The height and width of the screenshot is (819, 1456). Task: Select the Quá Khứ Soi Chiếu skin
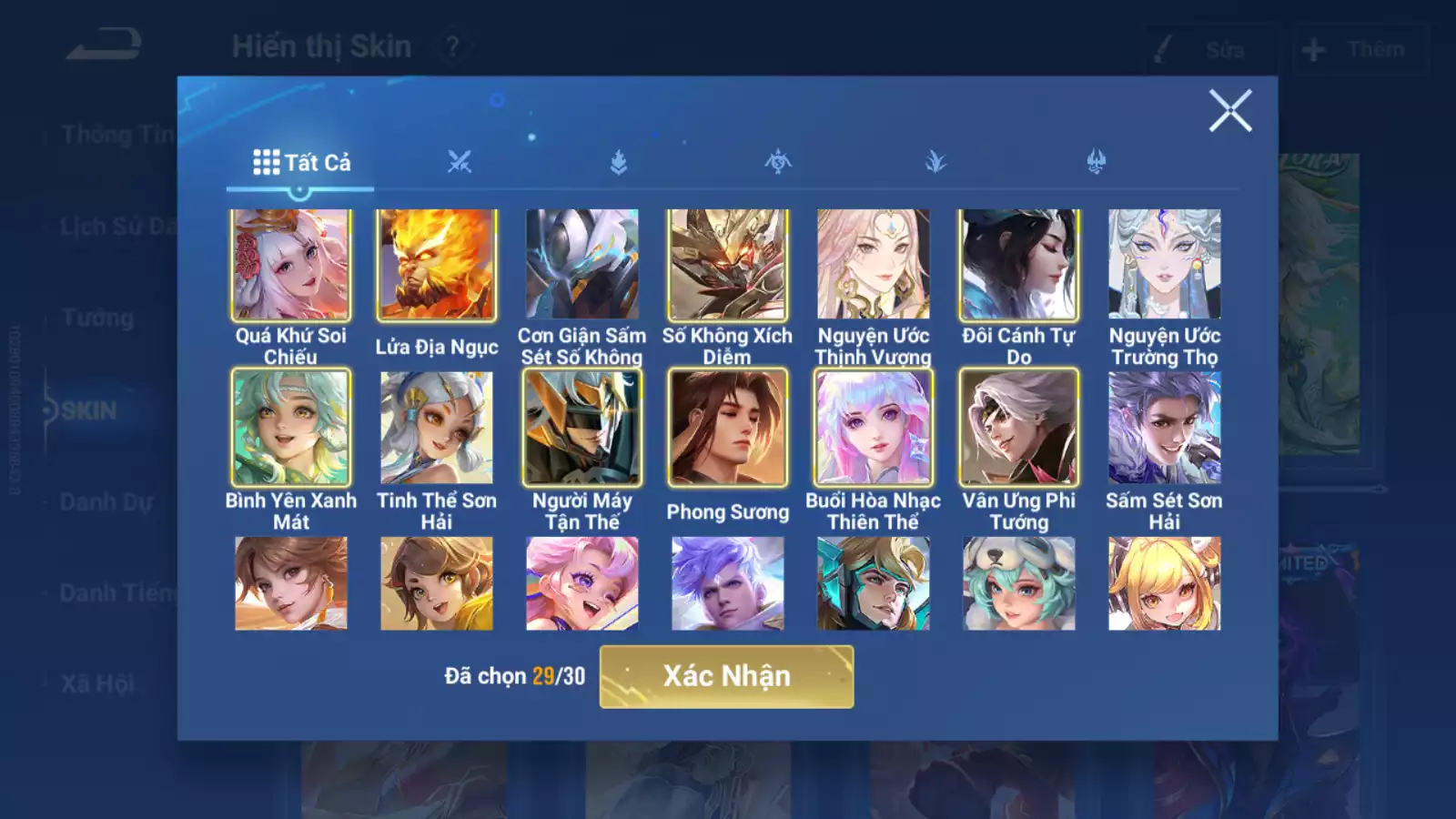coord(291,265)
